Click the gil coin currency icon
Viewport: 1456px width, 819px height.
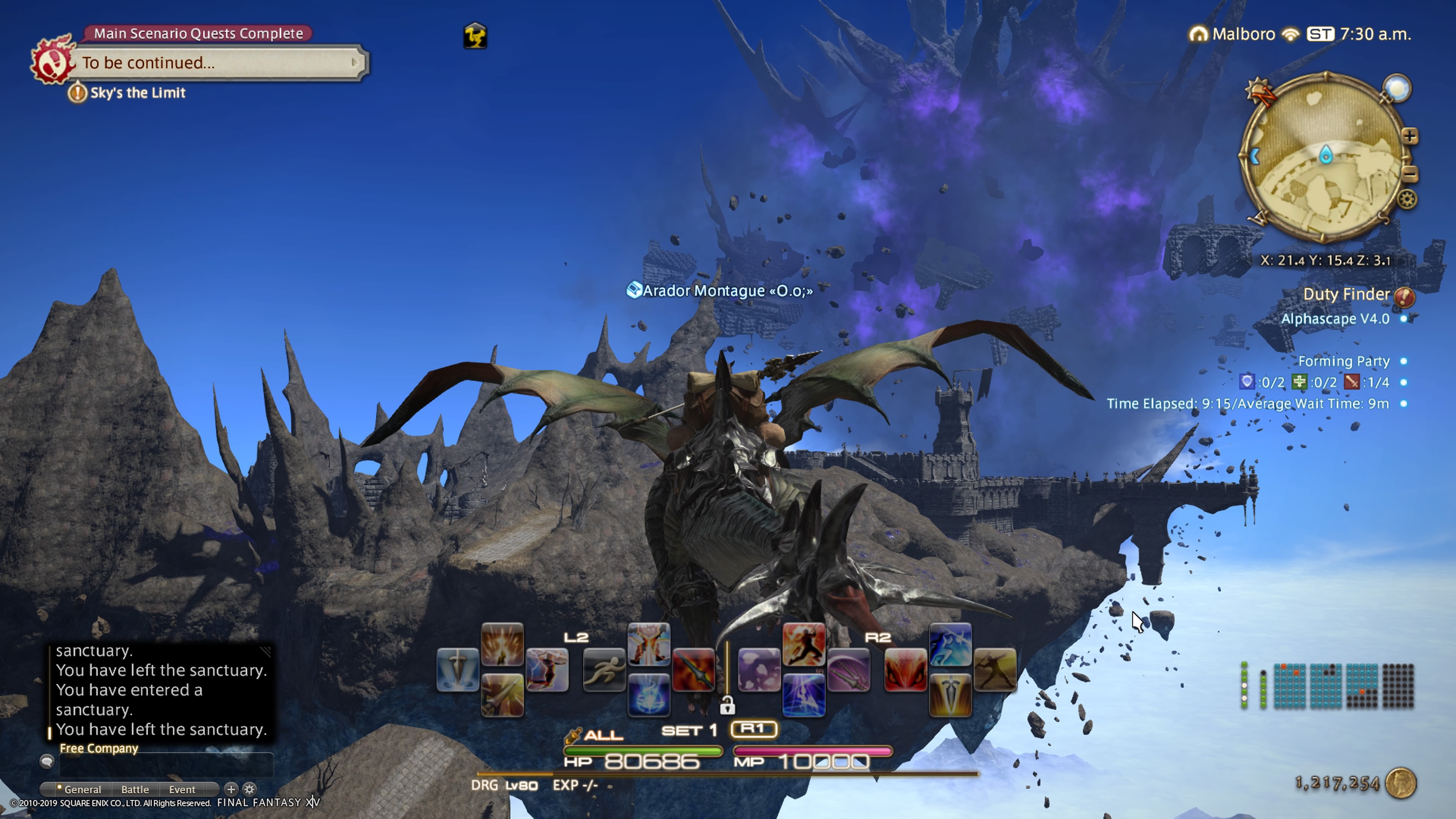click(x=1401, y=783)
